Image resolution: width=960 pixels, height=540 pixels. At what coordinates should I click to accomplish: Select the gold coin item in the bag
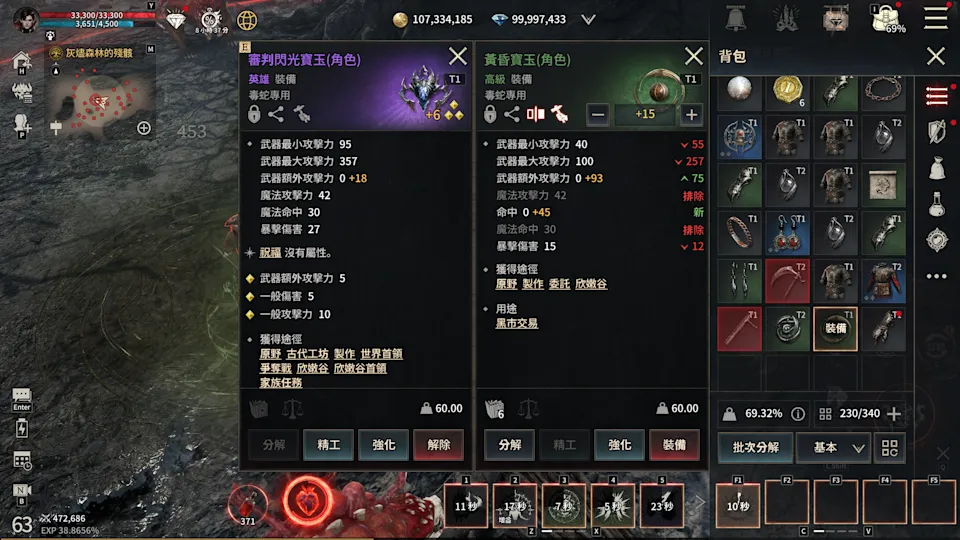point(788,91)
